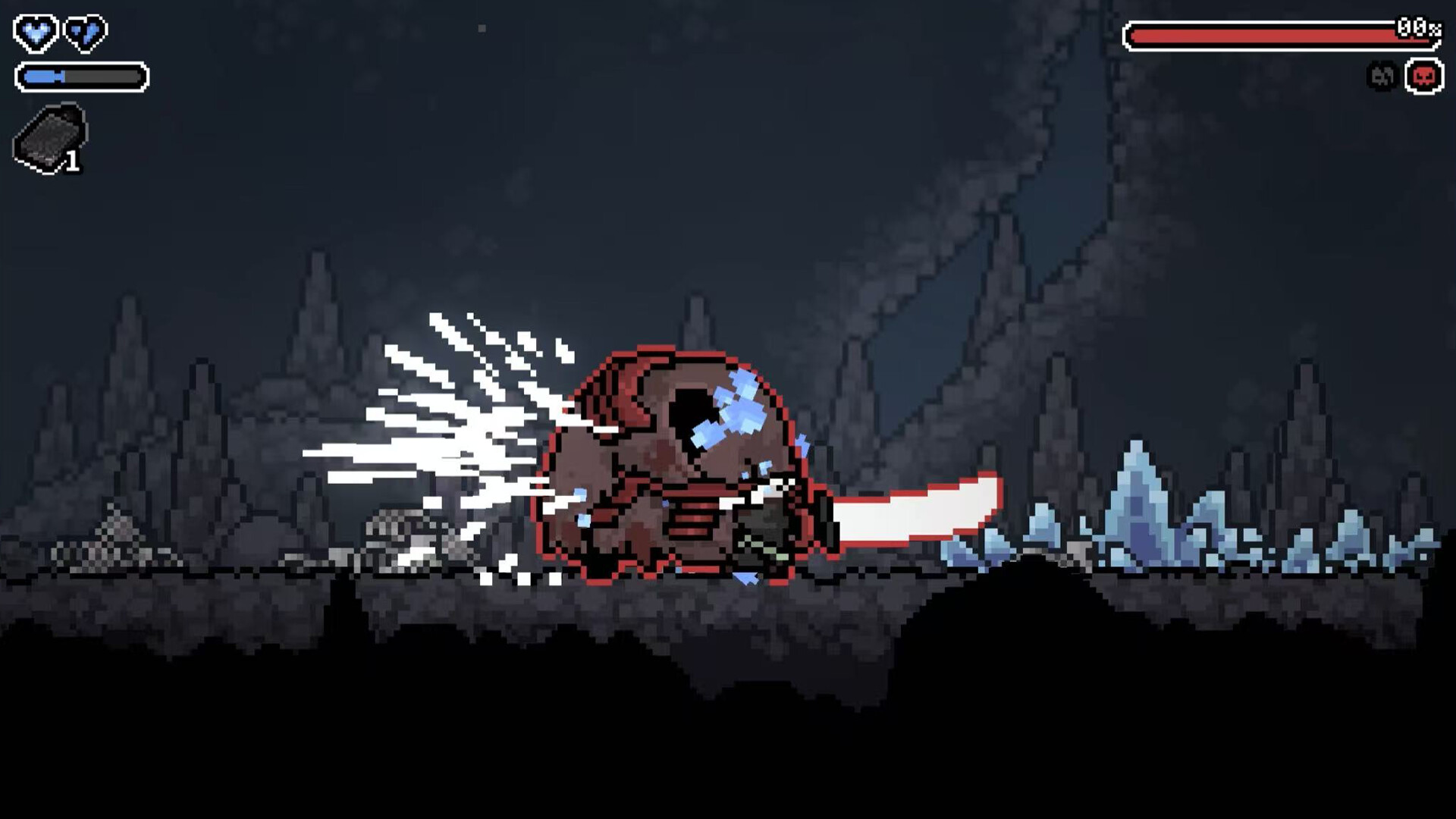1456x819 pixels.
Task: Click the "1" quantity badge on the item icon
Action: coord(72,161)
